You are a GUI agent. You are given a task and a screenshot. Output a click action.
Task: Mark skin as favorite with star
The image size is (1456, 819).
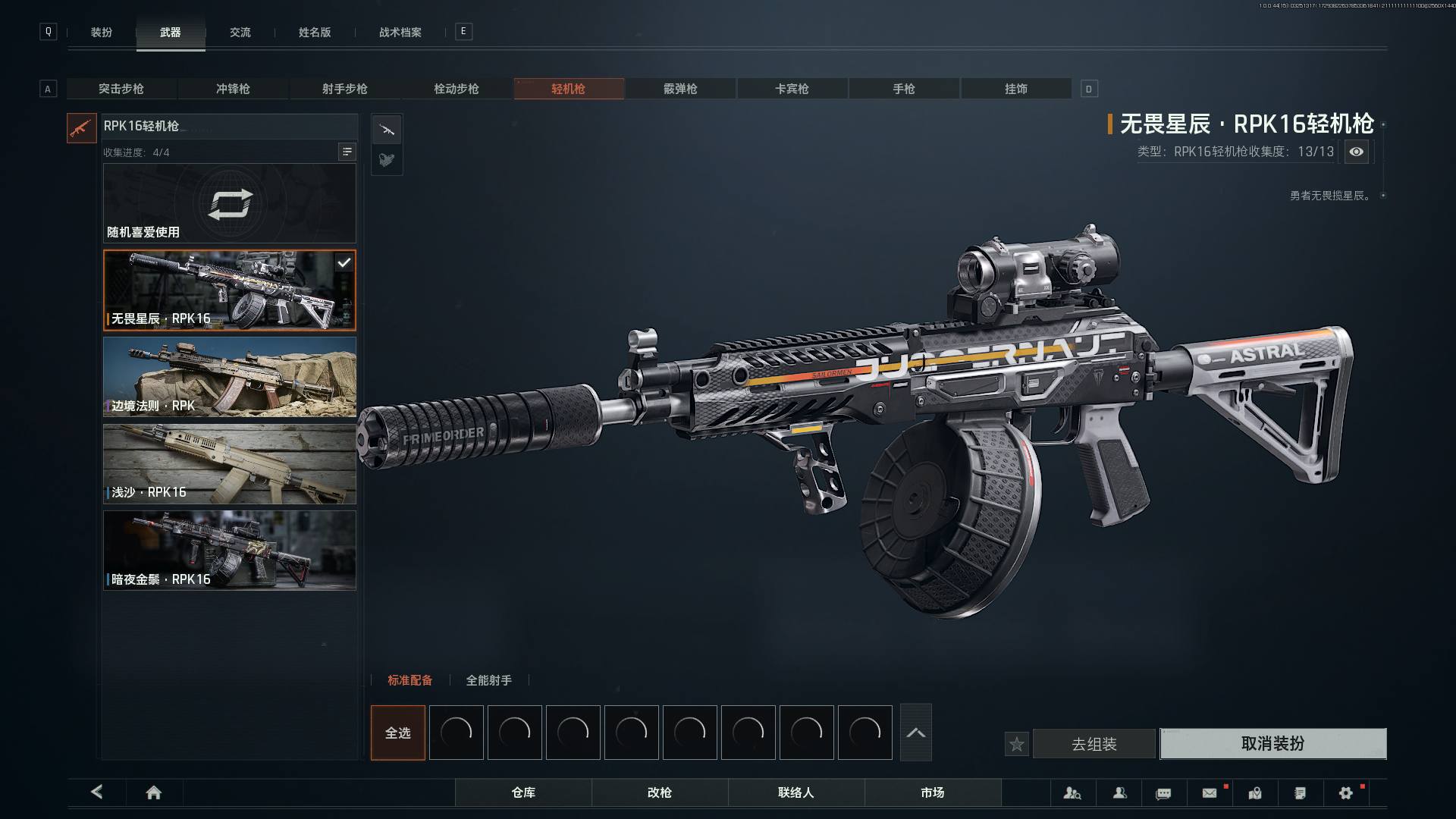[1017, 745]
